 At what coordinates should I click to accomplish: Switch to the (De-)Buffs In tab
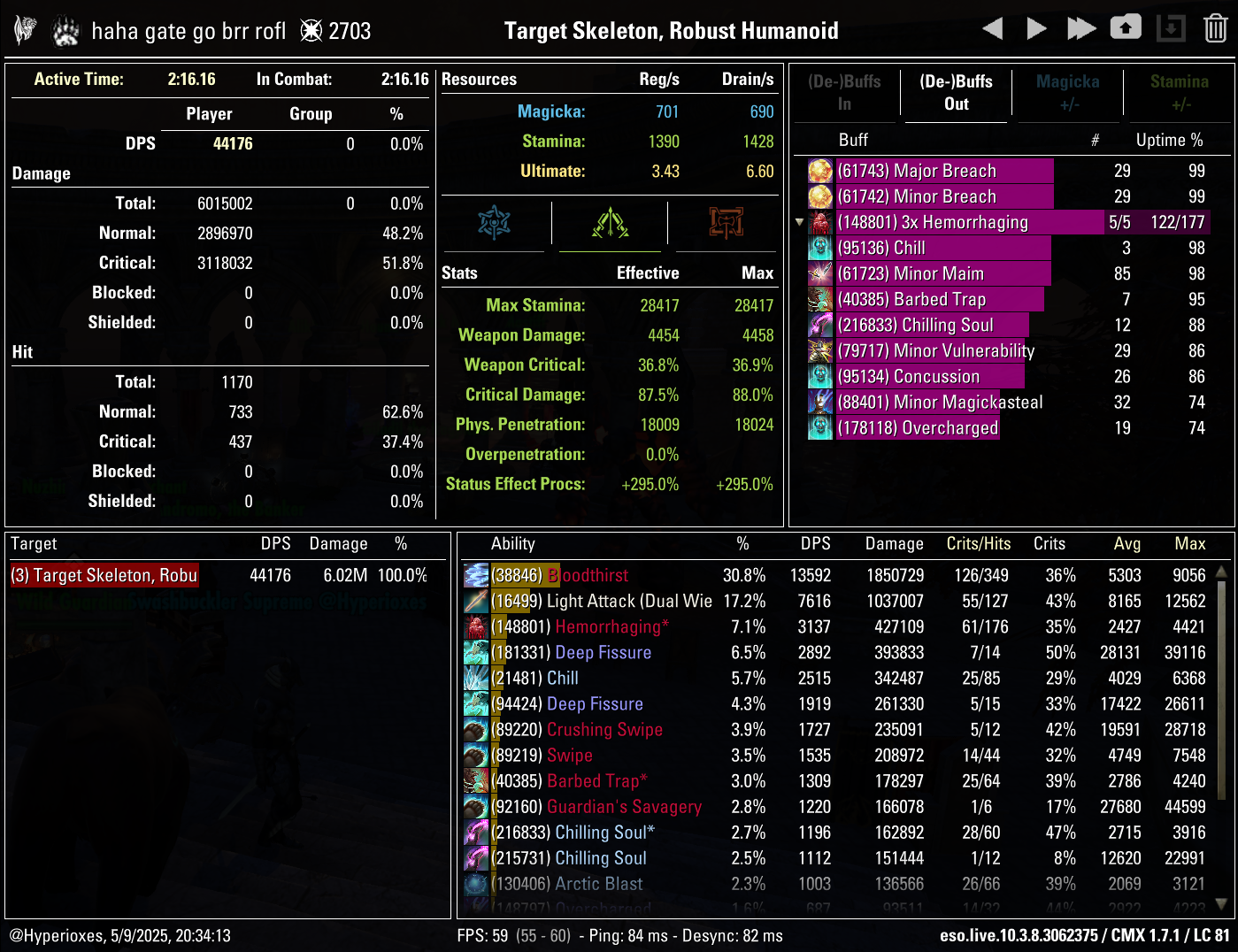point(845,93)
